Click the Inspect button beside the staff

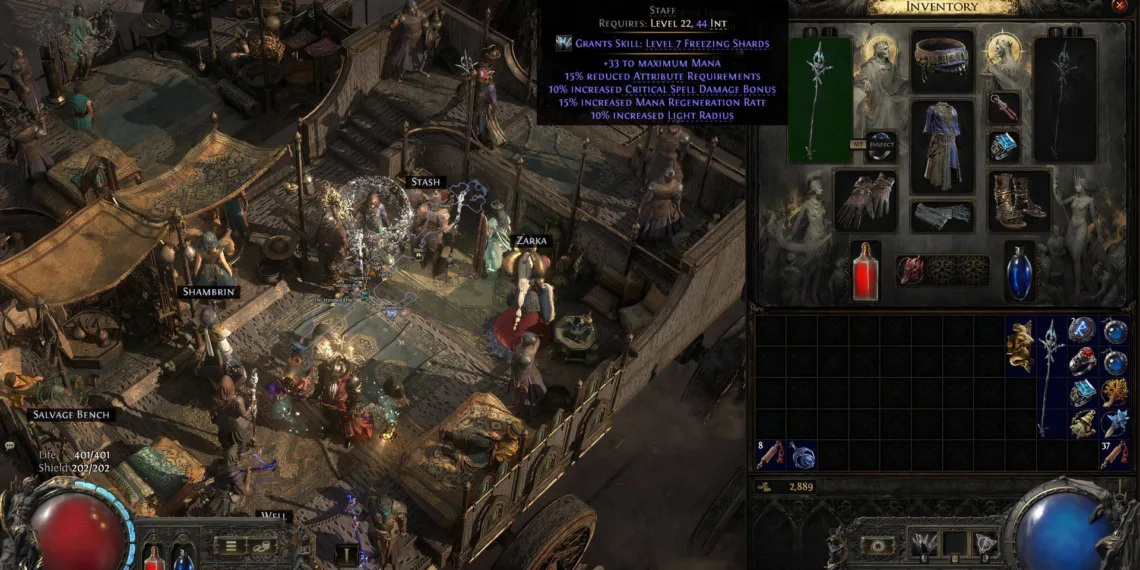pos(880,146)
